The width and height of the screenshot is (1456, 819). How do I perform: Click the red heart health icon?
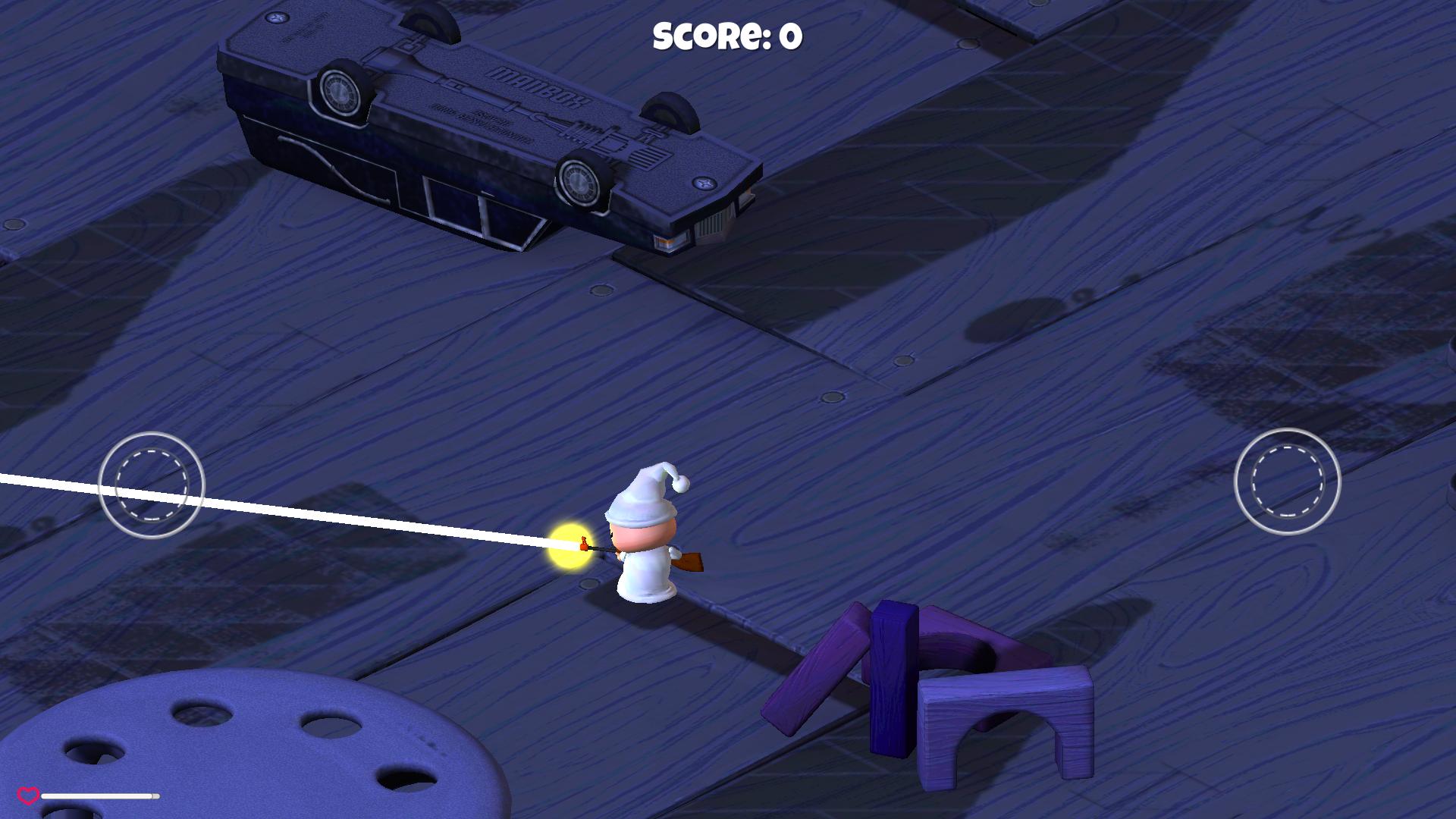(x=28, y=796)
